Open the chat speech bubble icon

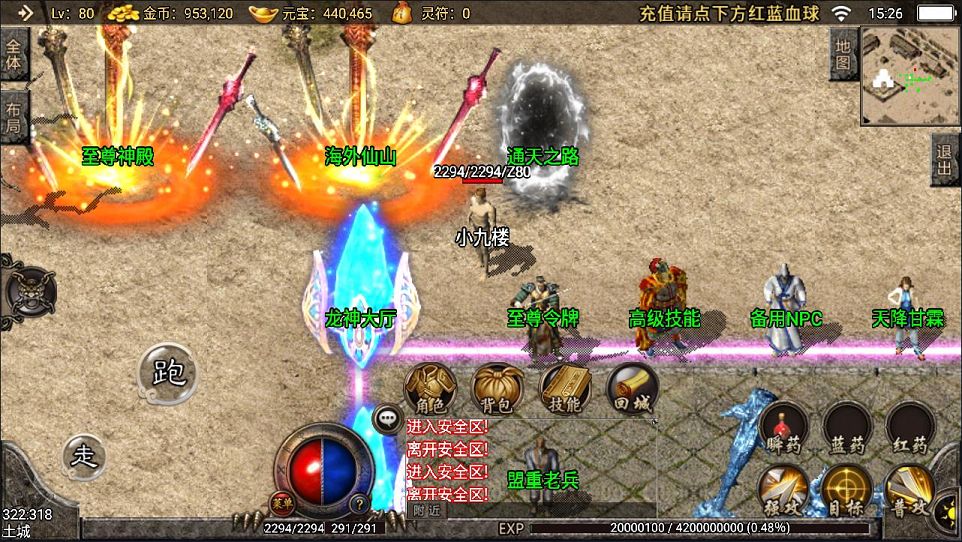pyautogui.click(x=387, y=418)
